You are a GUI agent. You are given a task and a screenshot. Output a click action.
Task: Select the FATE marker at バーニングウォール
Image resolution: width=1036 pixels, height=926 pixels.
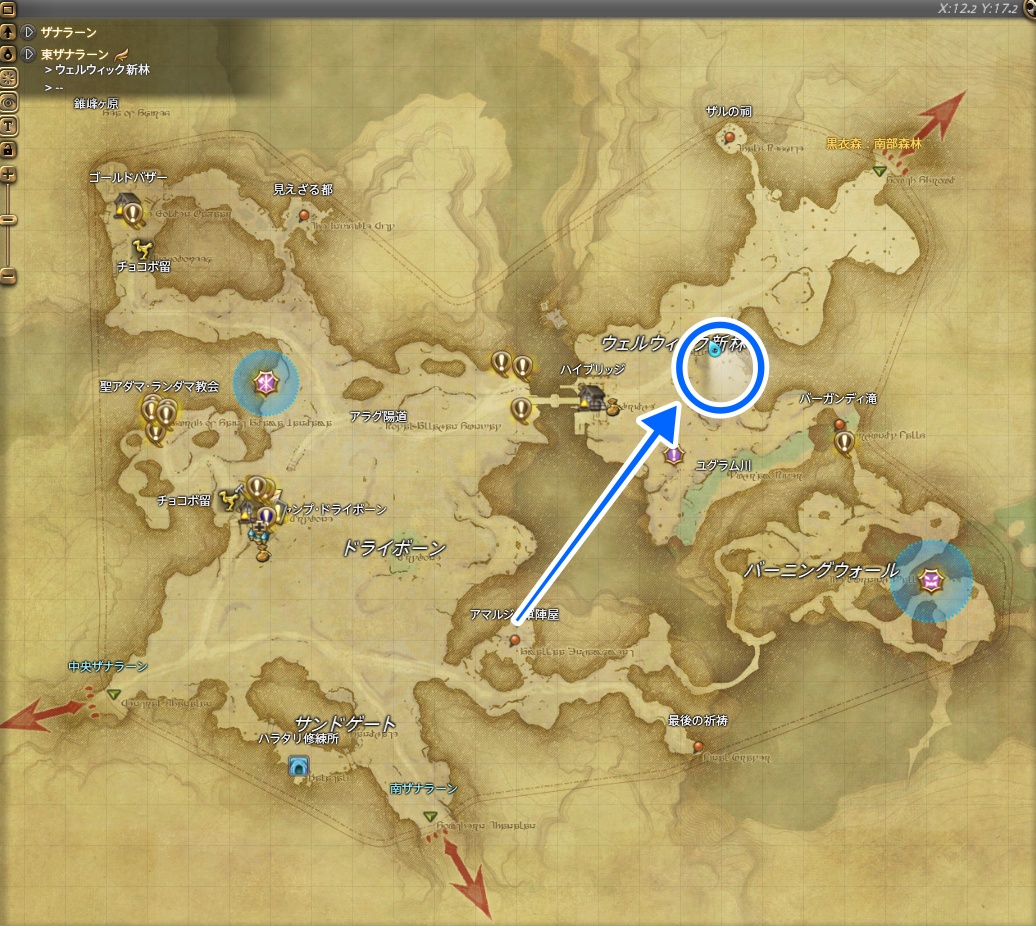[931, 580]
